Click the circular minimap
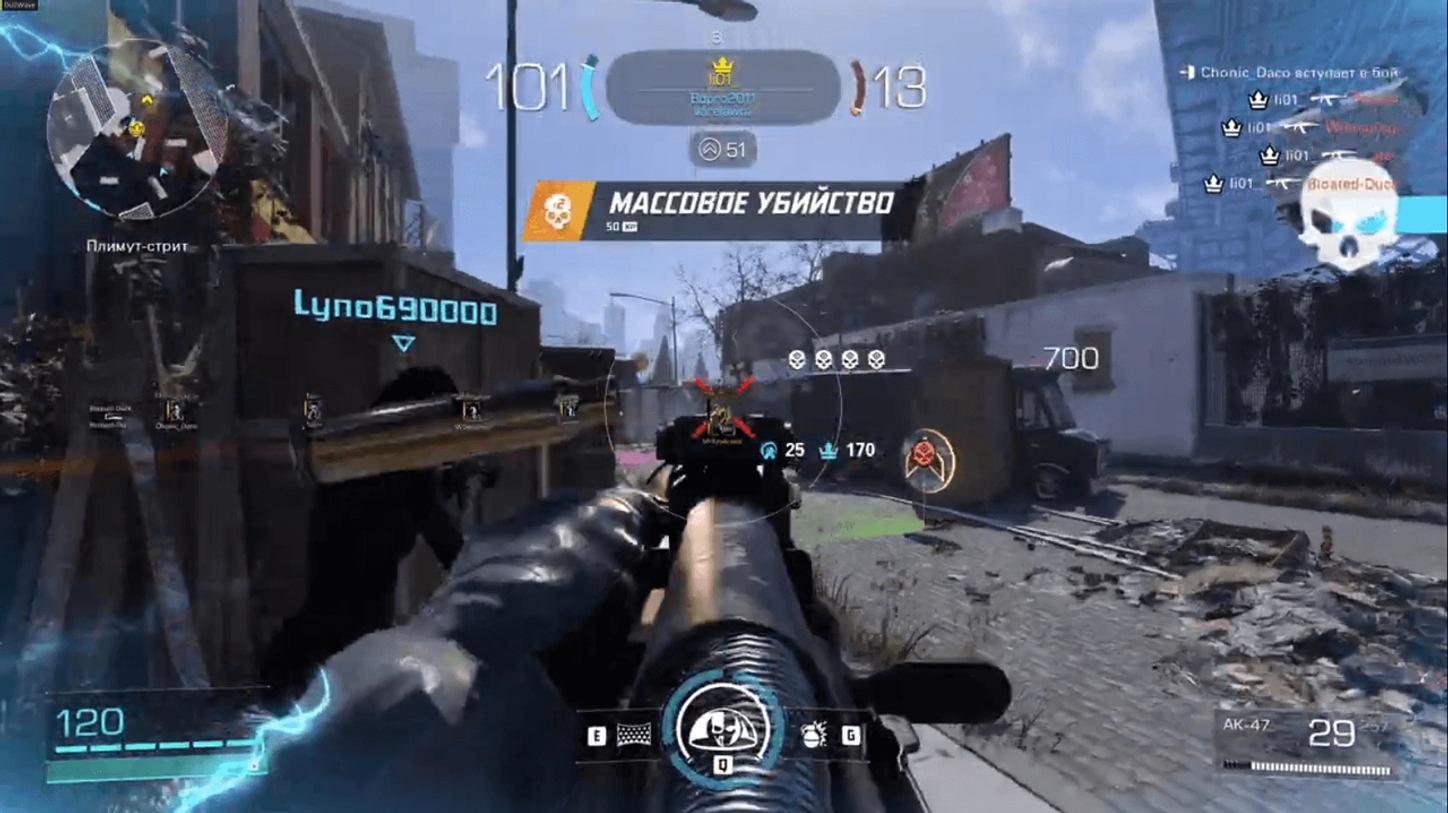The width and height of the screenshot is (1448, 813). coord(137,129)
